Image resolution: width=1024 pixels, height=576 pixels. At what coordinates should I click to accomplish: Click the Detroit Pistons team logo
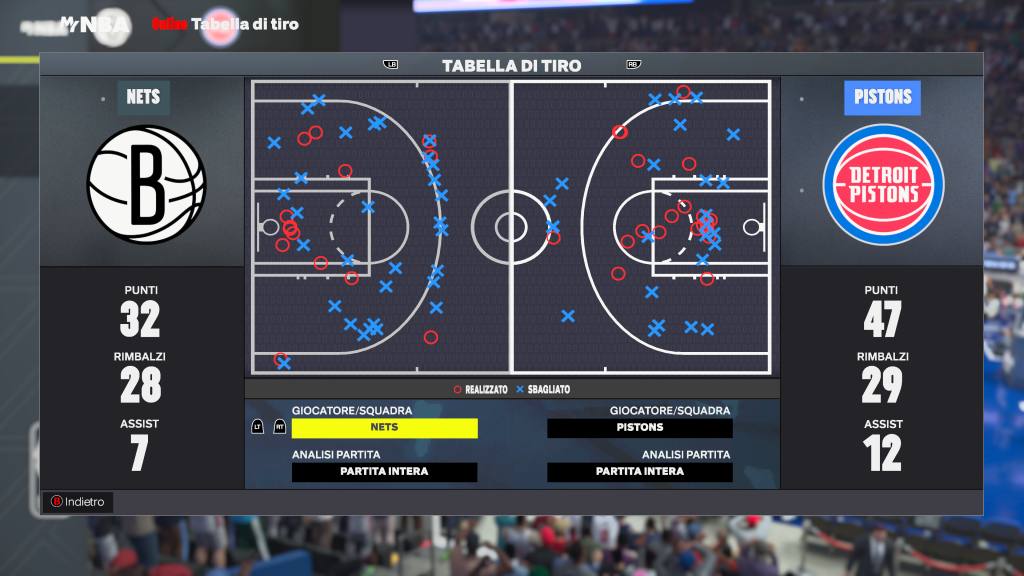[x=883, y=185]
